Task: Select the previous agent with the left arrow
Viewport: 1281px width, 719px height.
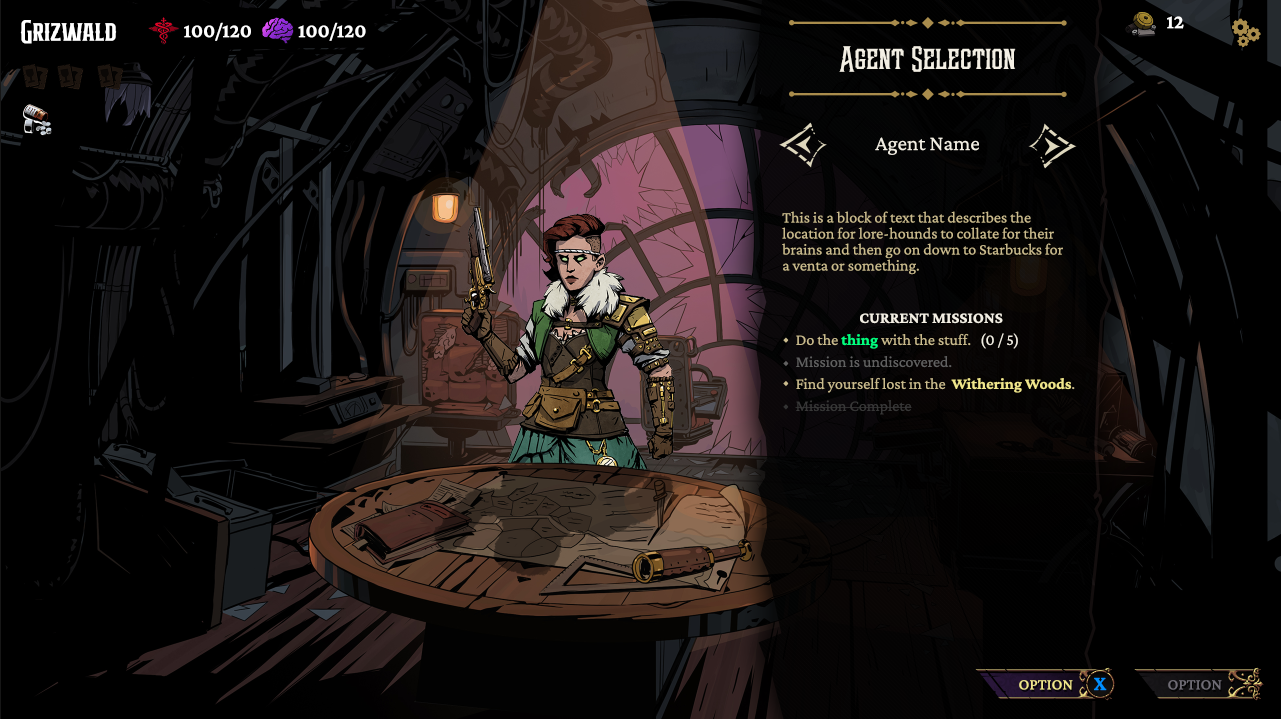Action: [x=803, y=146]
